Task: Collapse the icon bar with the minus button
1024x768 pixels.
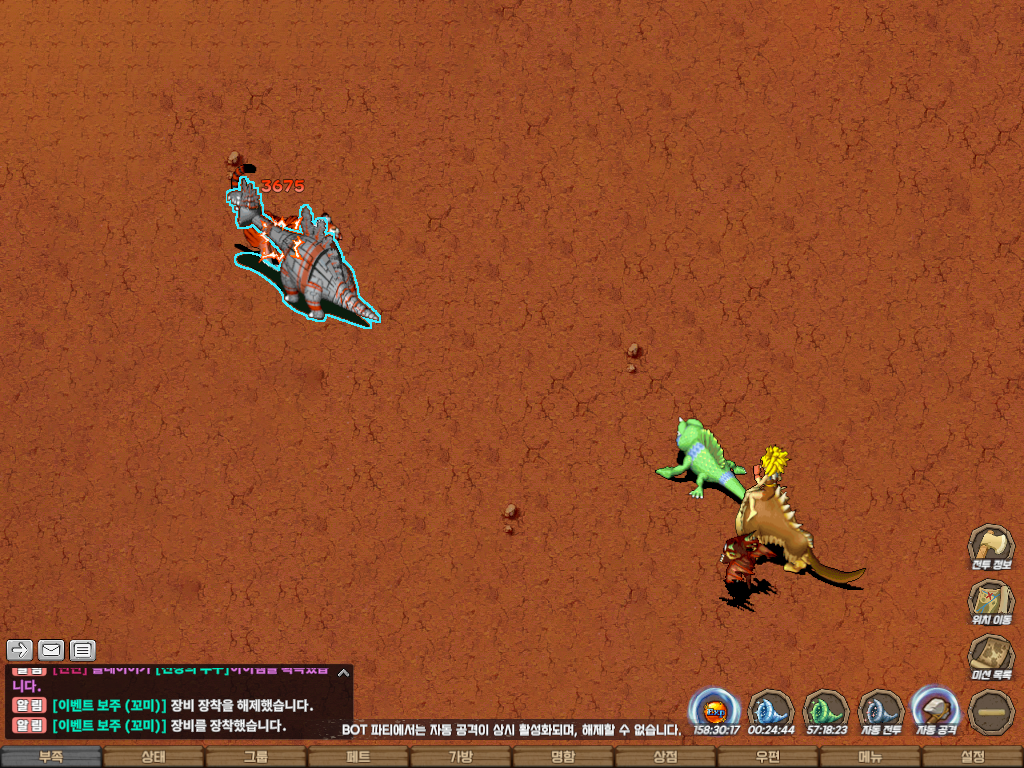Action: click(x=990, y=710)
